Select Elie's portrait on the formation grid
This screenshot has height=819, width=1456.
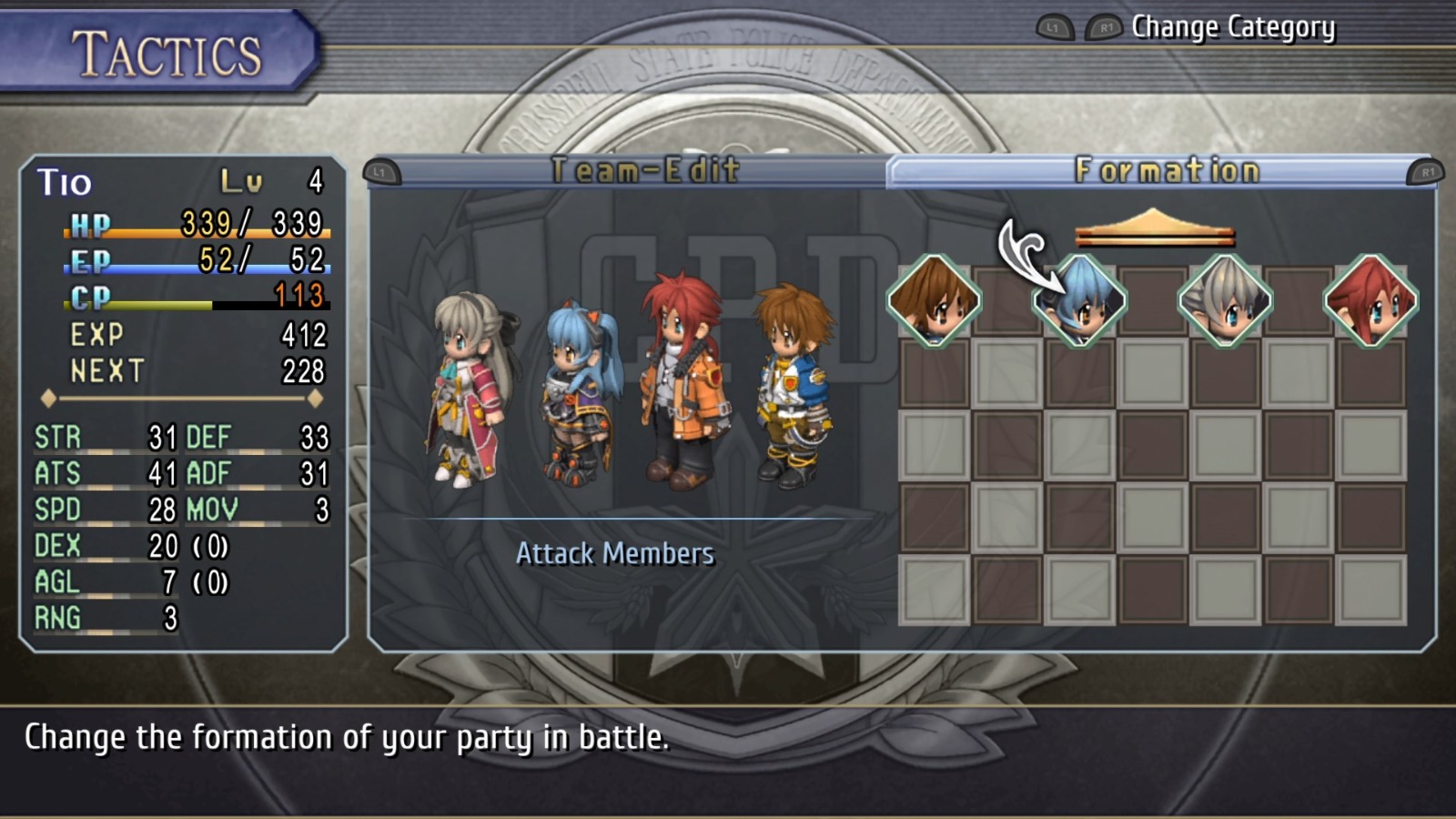pos(933,302)
